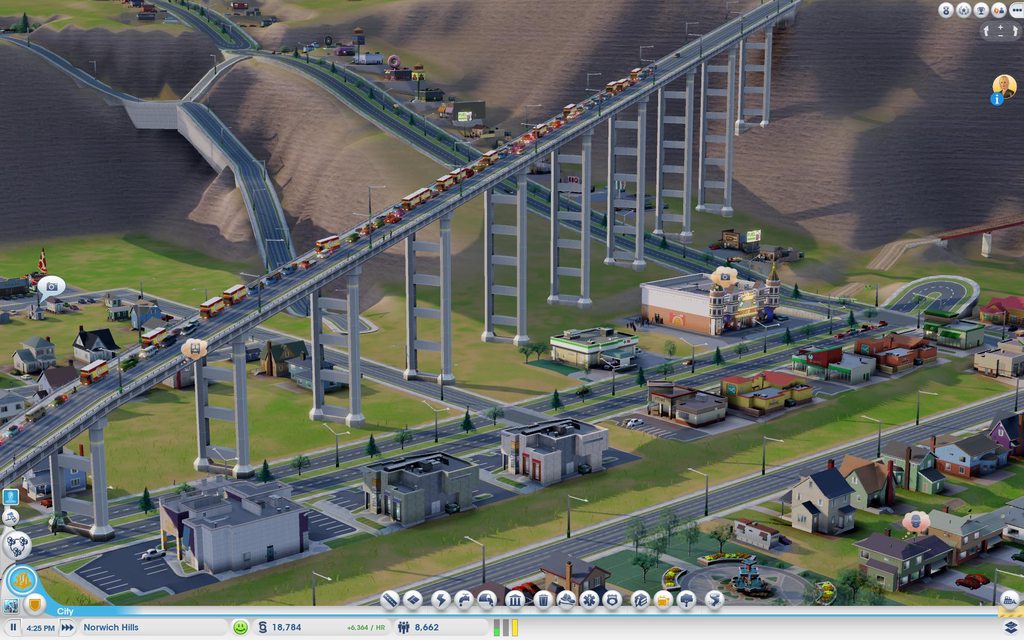Zoom in the camera with plus

tap(1001, 29)
